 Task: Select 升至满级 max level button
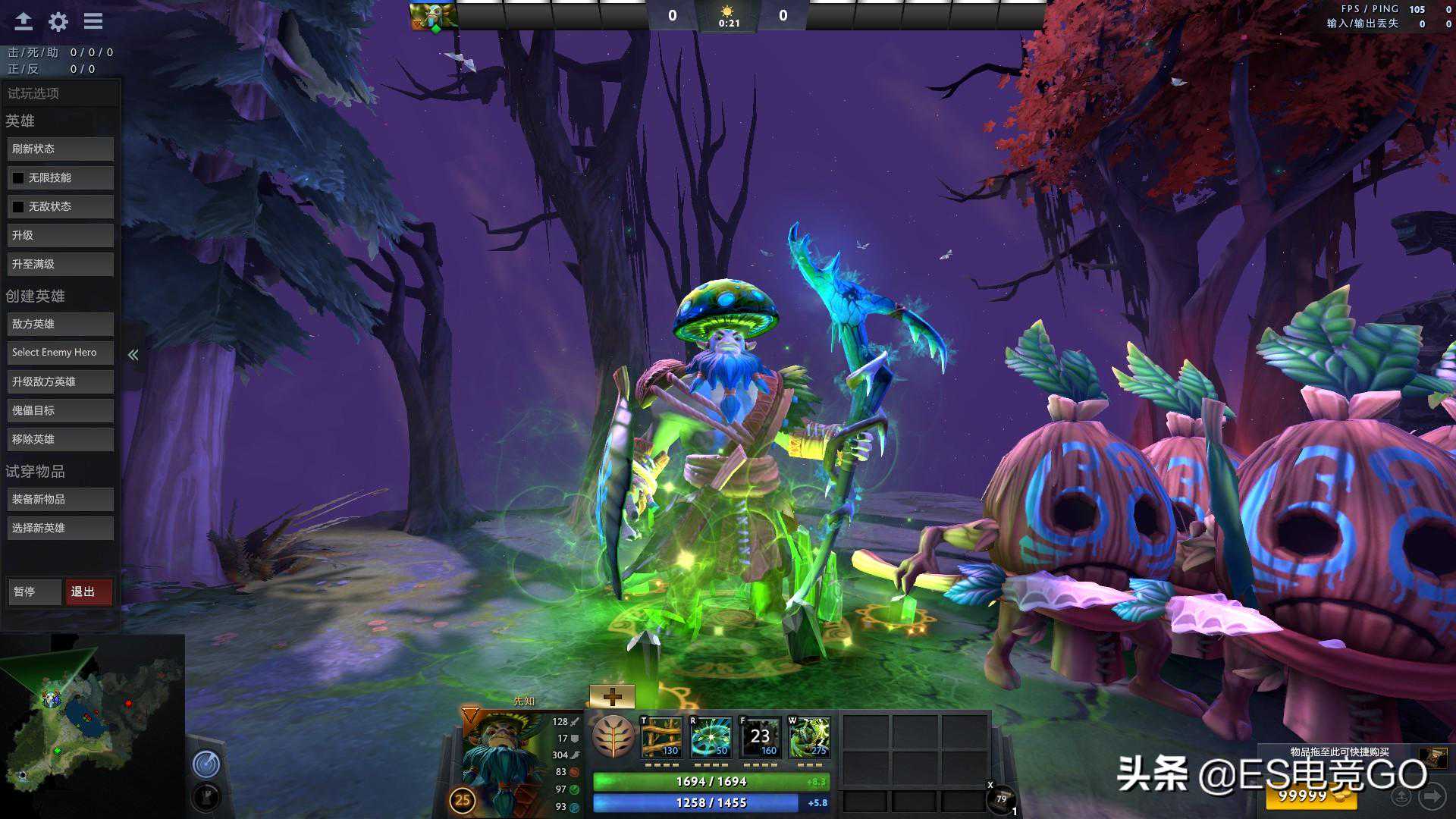pos(60,264)
